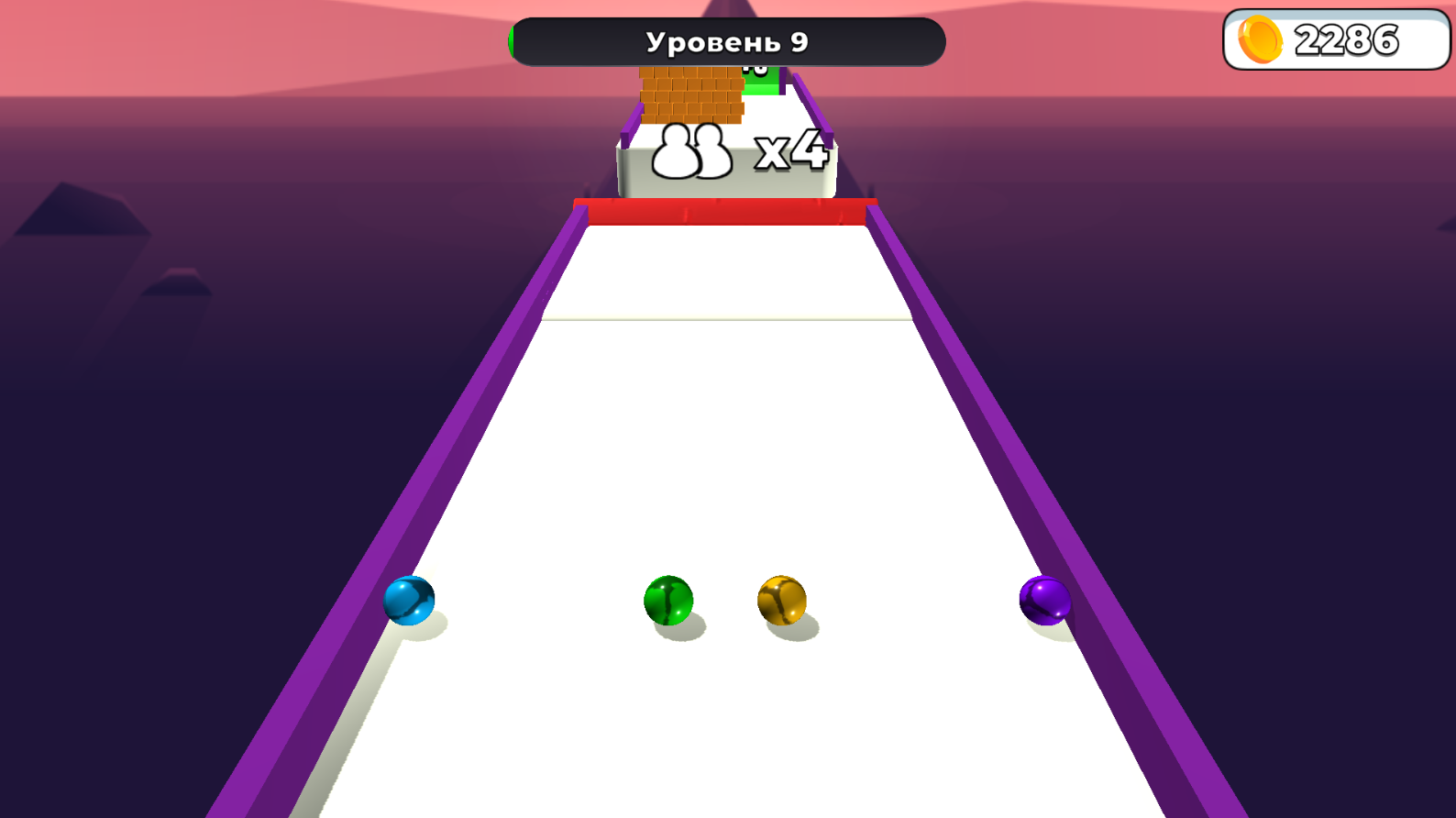Open the Уровень 9 level banner
1456x818 pixels.
727,40
